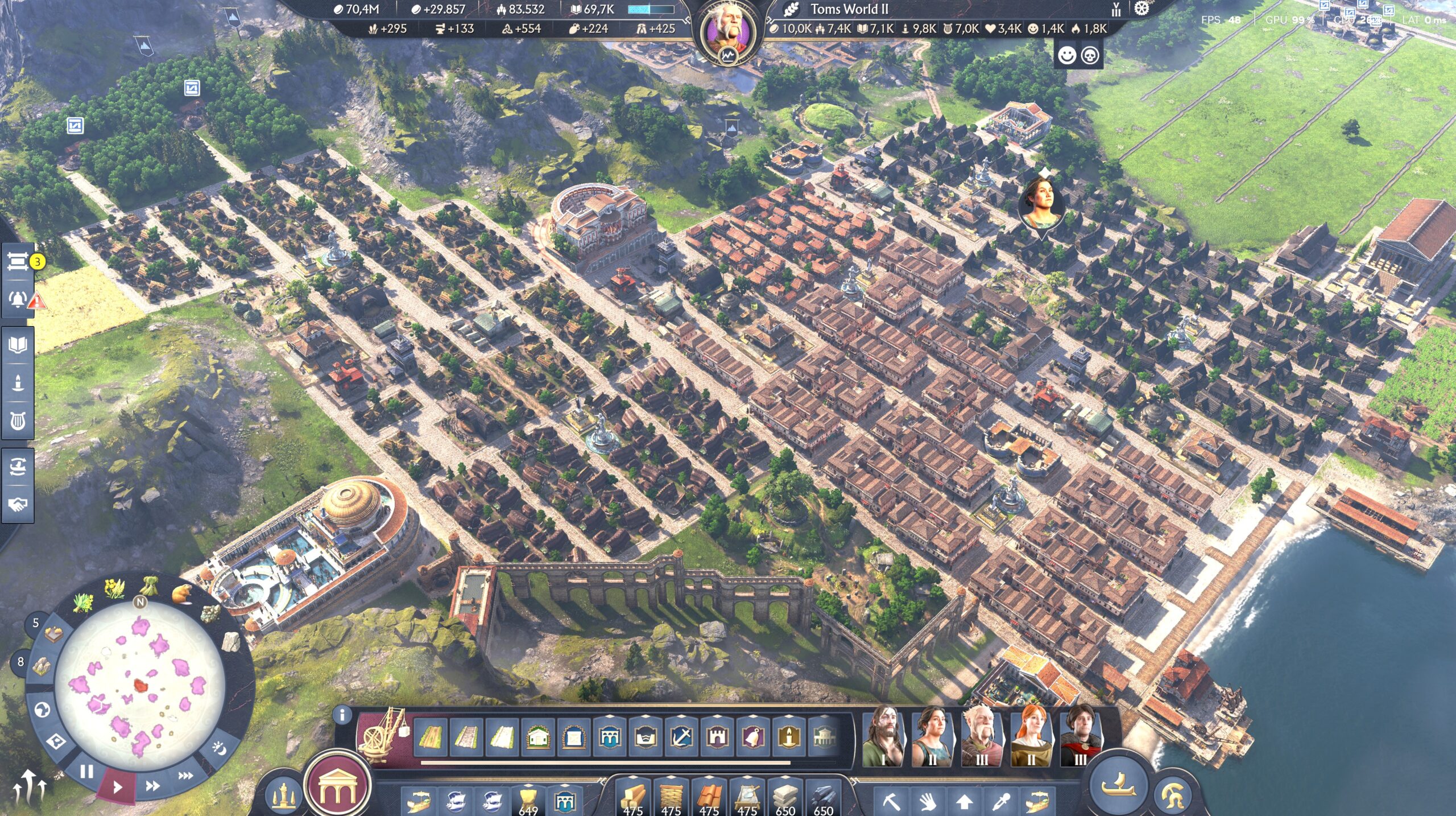Open the handshake diplomacy menu

click(18, 504)
